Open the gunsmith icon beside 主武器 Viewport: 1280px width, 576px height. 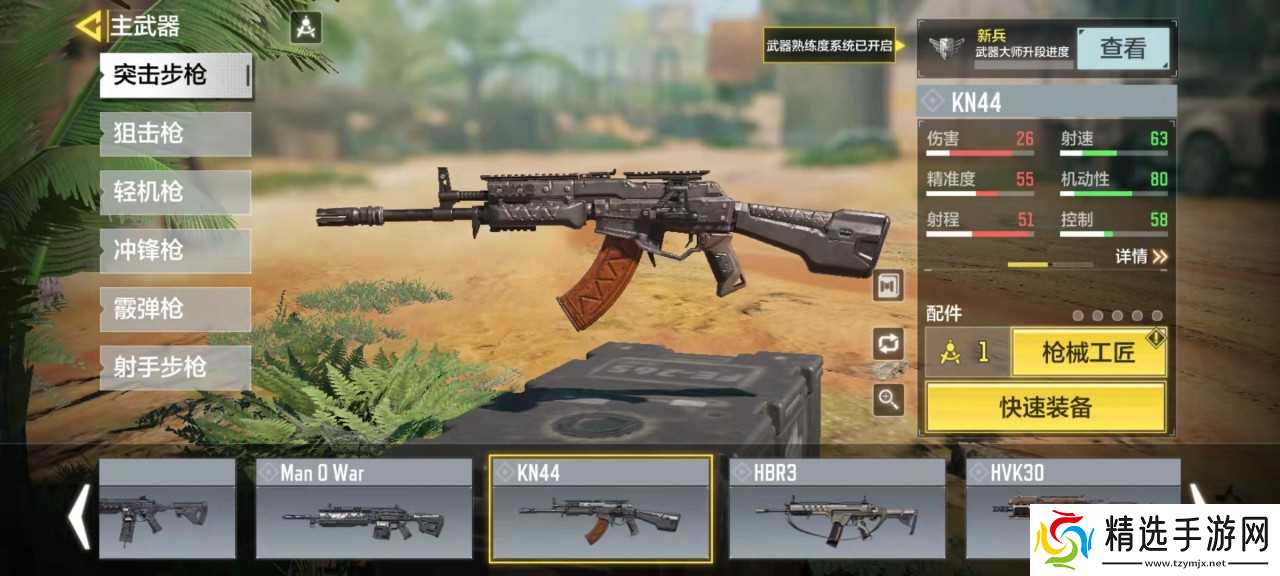(306, 27)
